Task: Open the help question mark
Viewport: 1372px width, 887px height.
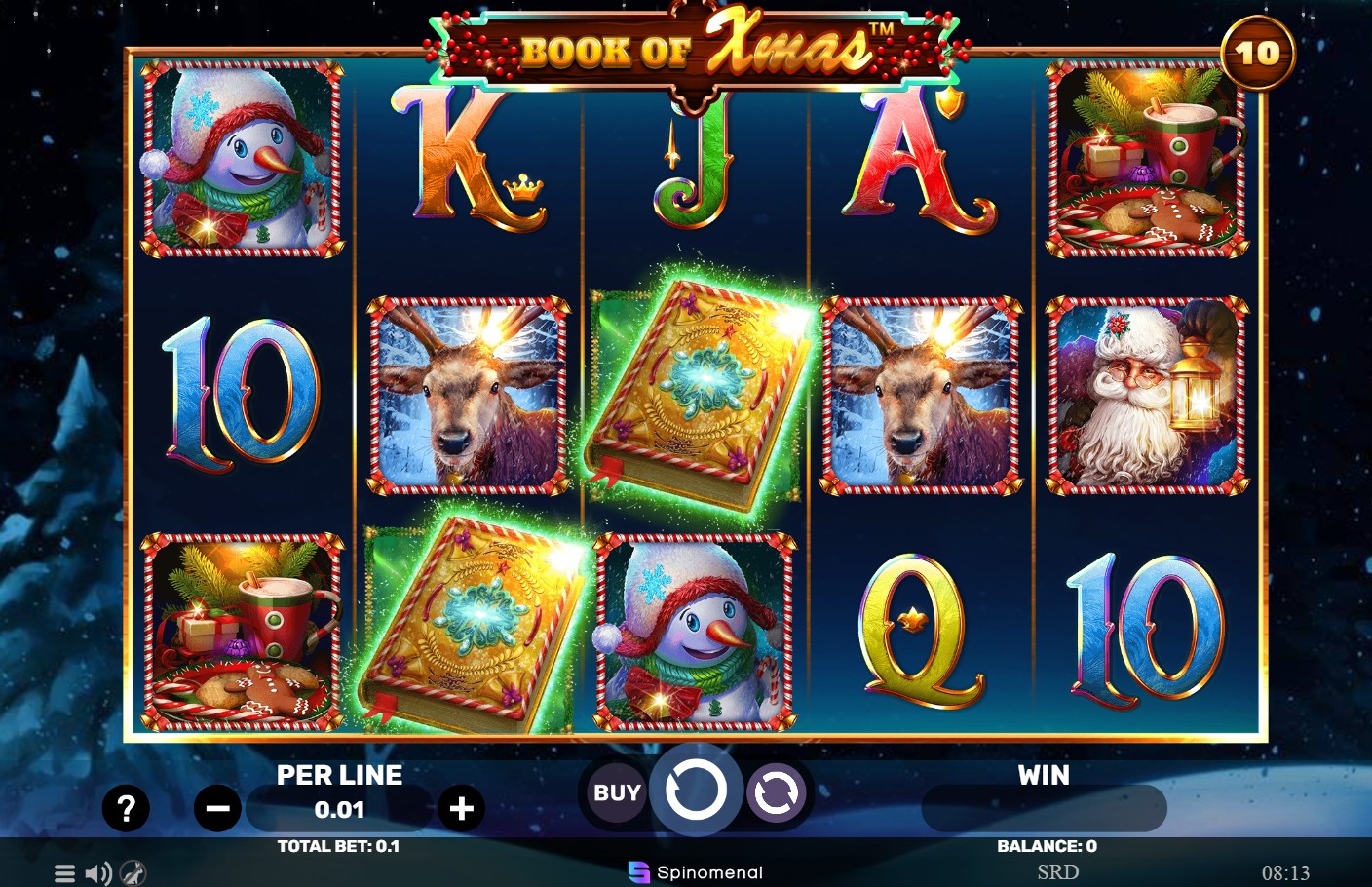Action: [x=126, y=808]
